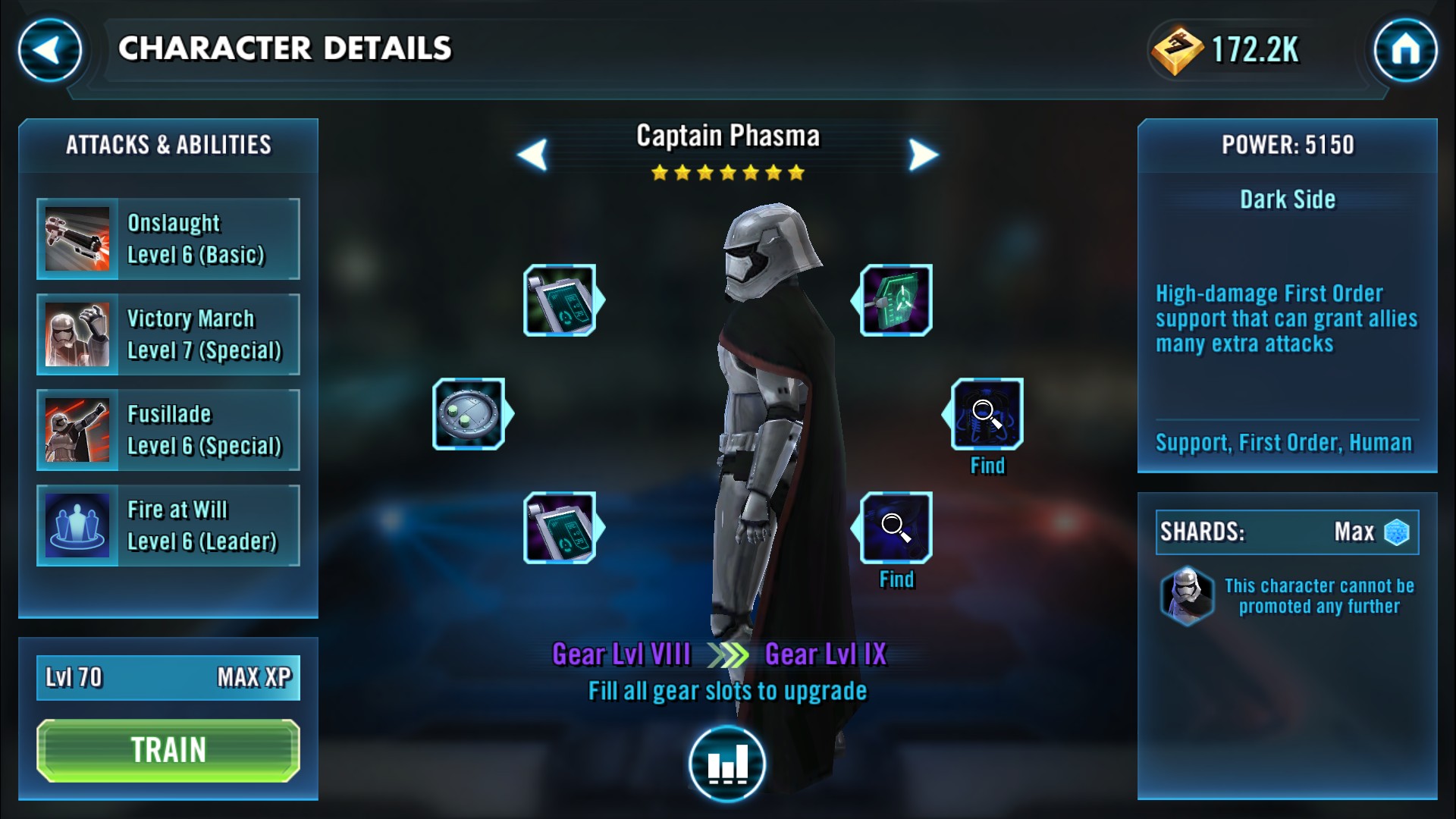Tap the Shards Max bar
1456x819 pixels.
click(1287, 532)
